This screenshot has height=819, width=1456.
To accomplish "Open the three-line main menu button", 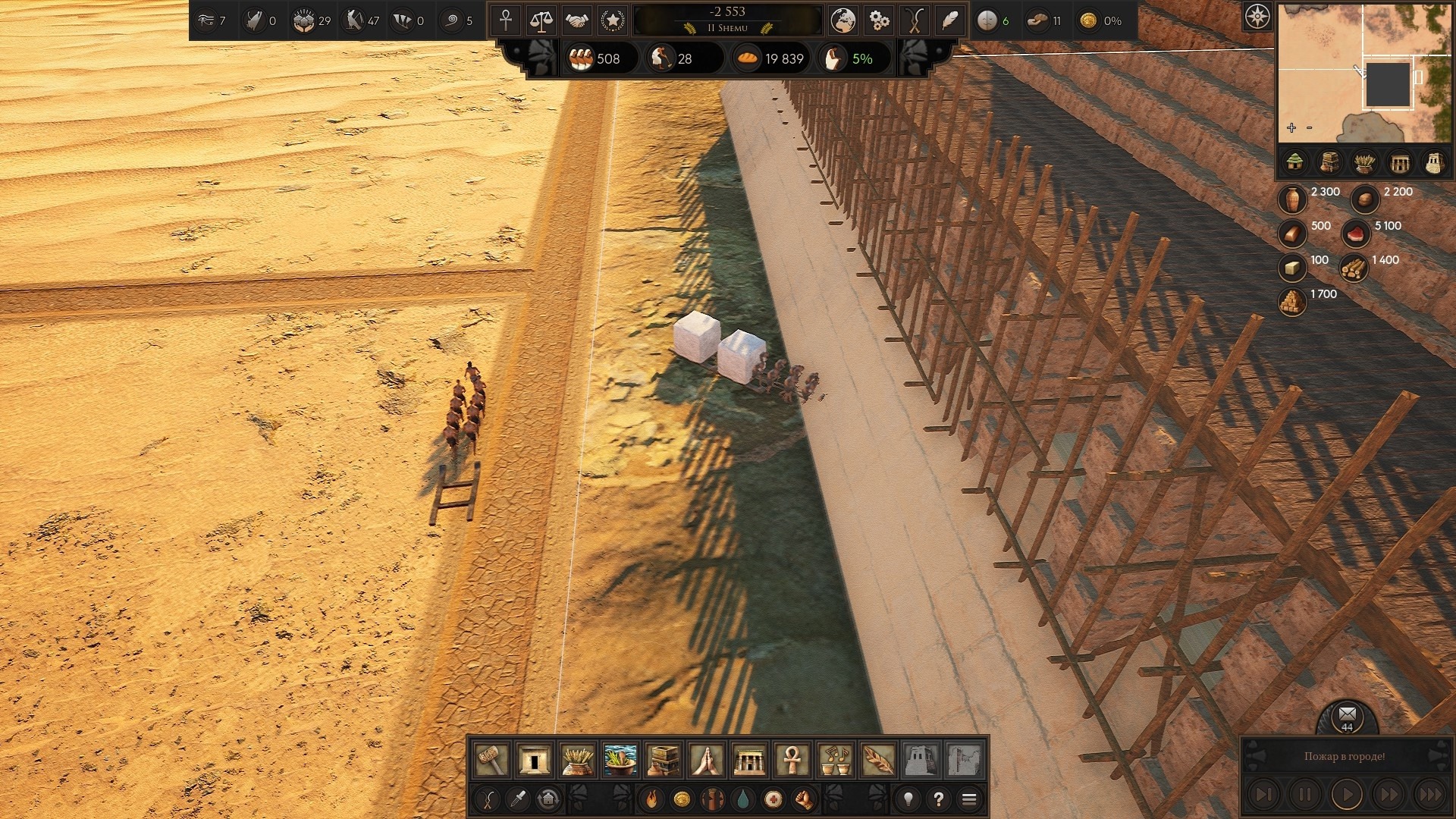I will pyautogui.click(x=968, y=799).
